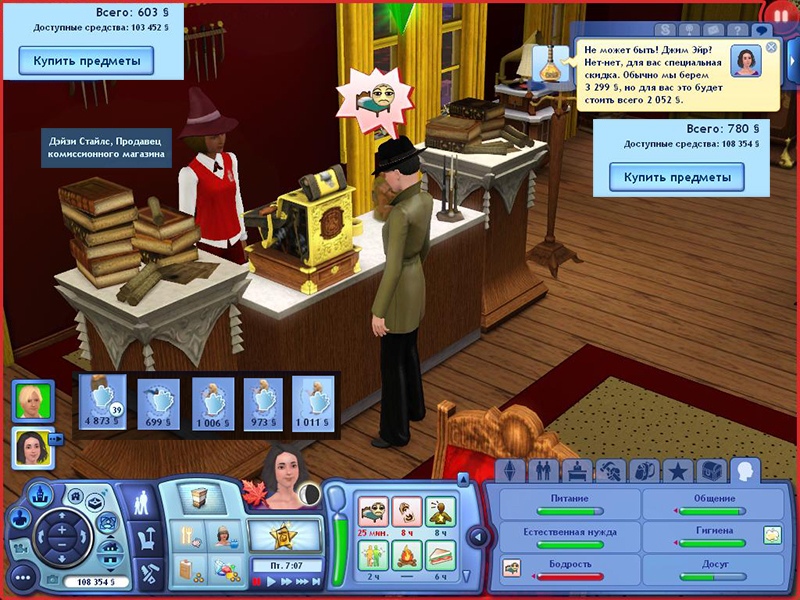Open the star opportunities tab
The image size is (800, 600).
[677, 470]
